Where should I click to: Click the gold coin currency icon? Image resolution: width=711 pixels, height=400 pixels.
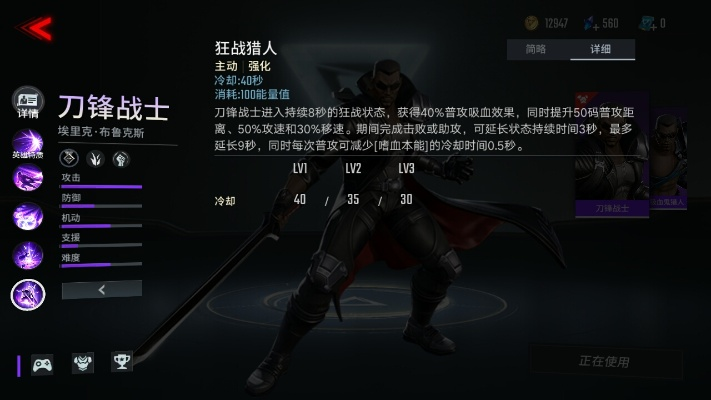pyautogui.click(x=532, y=23)
